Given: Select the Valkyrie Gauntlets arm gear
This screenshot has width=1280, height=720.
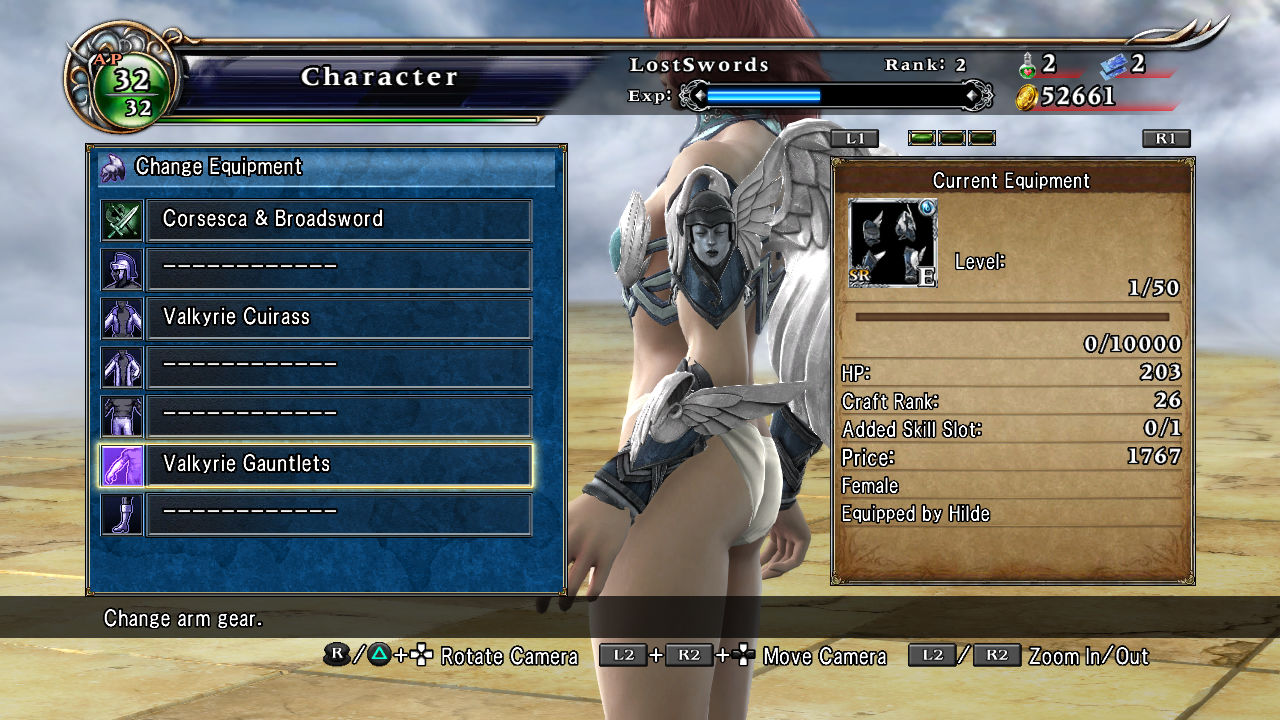Looking at the screenshot, I should tap(339, 464).
